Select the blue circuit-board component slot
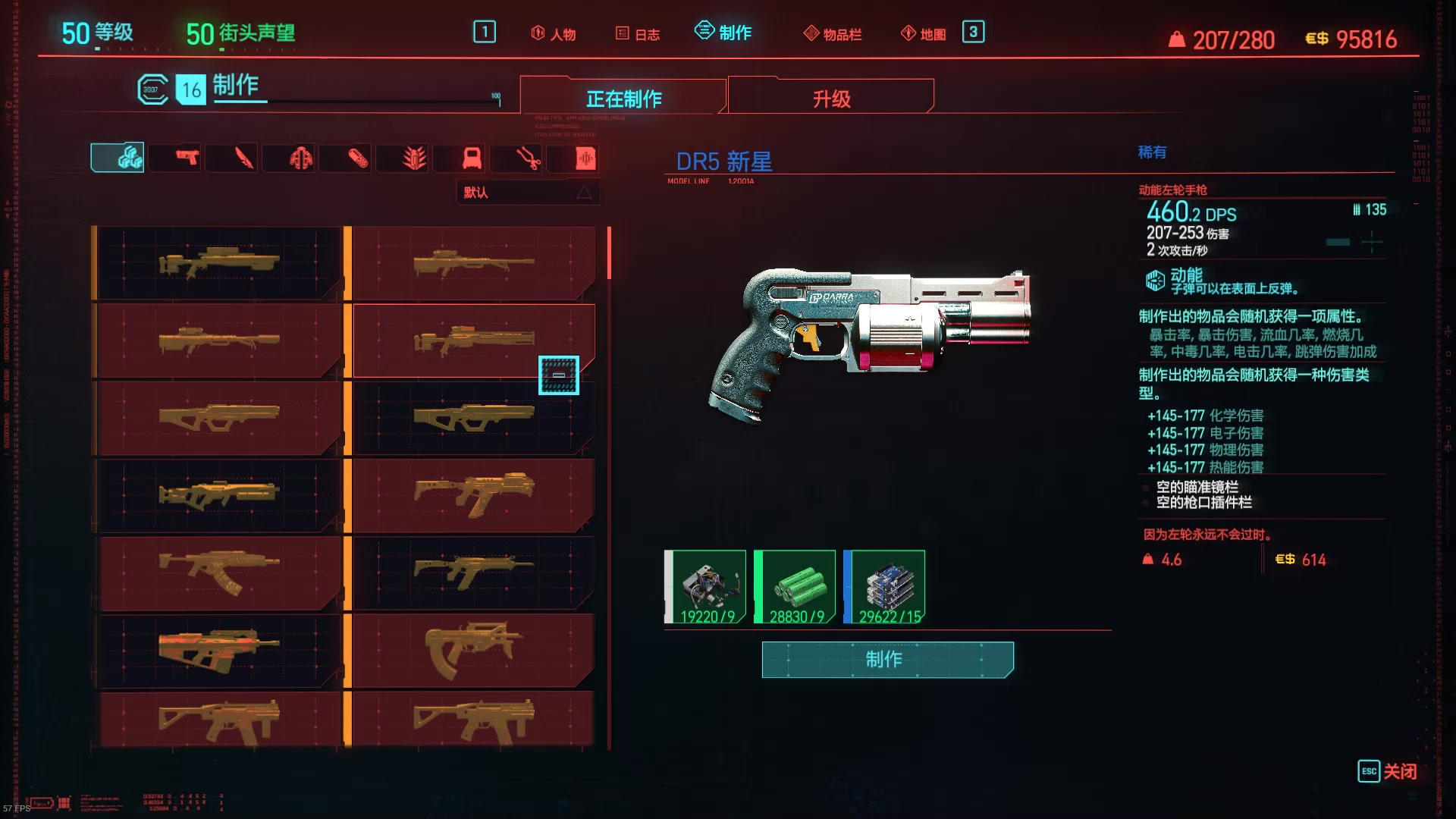This screenshot has height=819, width=1456. pyautogui.click(x=885, y=588)
